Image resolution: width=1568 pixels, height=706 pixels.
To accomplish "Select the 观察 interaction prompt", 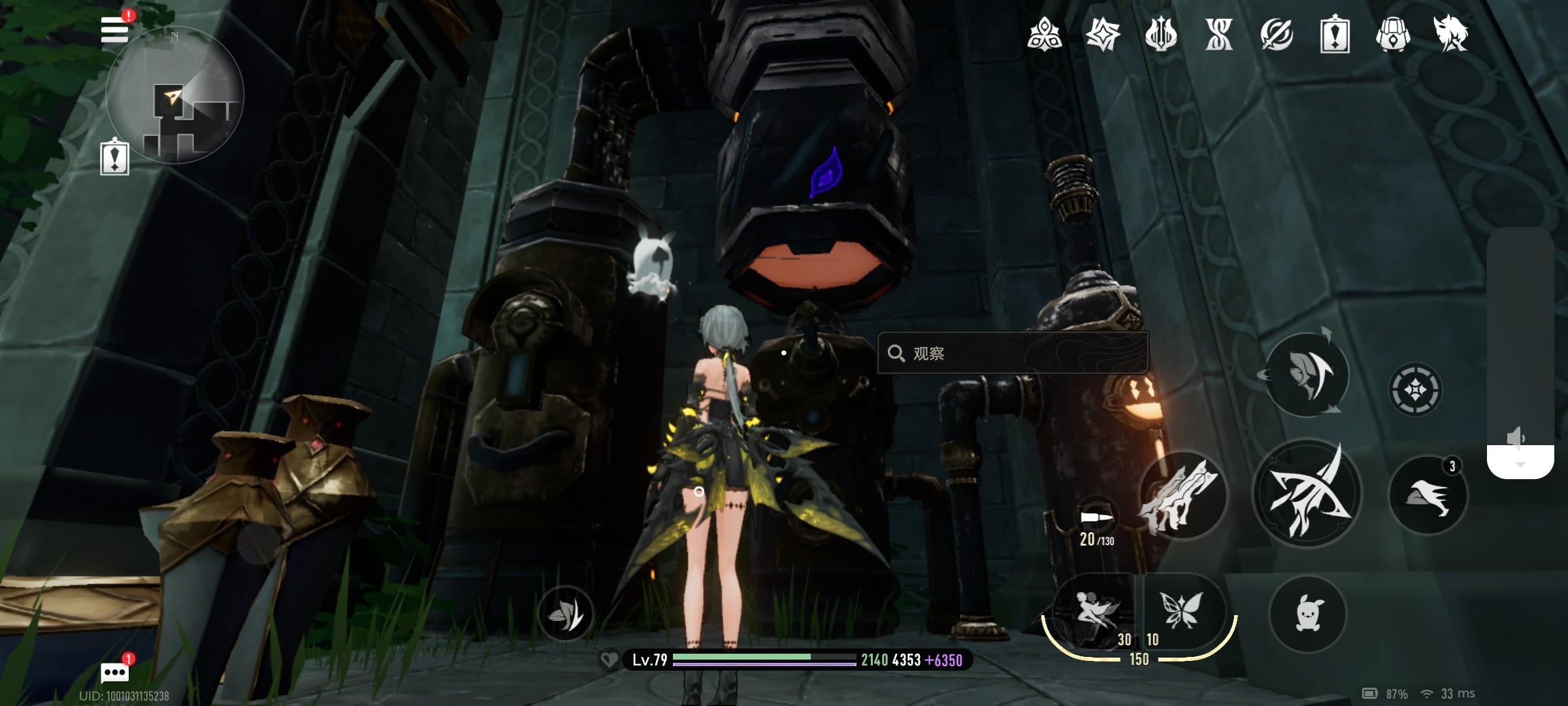I will pyautogui.click(x=1012, y=353).
